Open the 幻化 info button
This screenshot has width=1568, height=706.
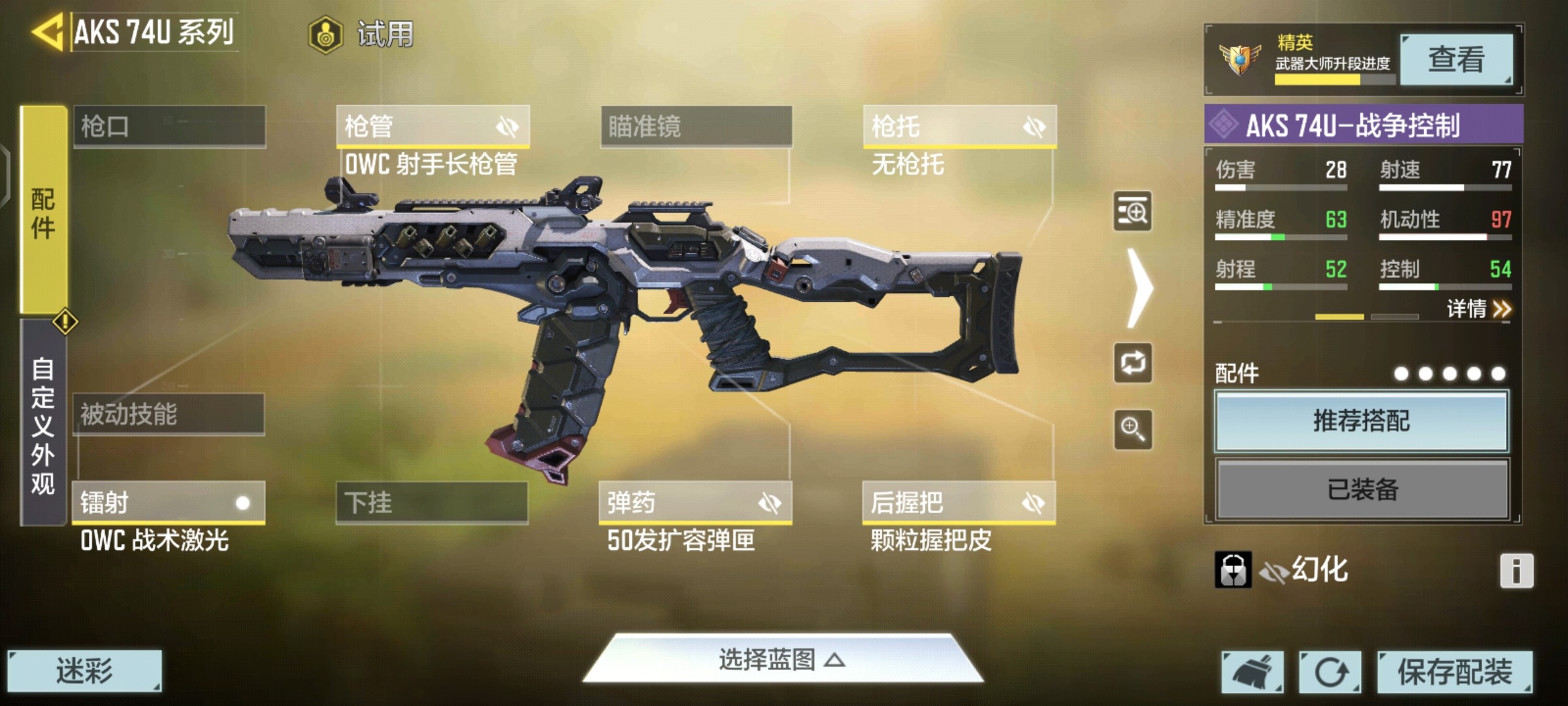click(x=1516, y=571)
